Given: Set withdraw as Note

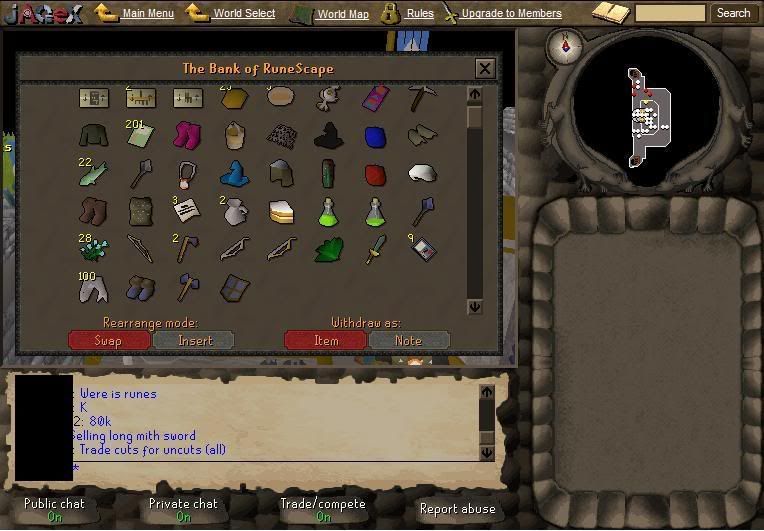Looking at the screenshot, I should point(408,340).
